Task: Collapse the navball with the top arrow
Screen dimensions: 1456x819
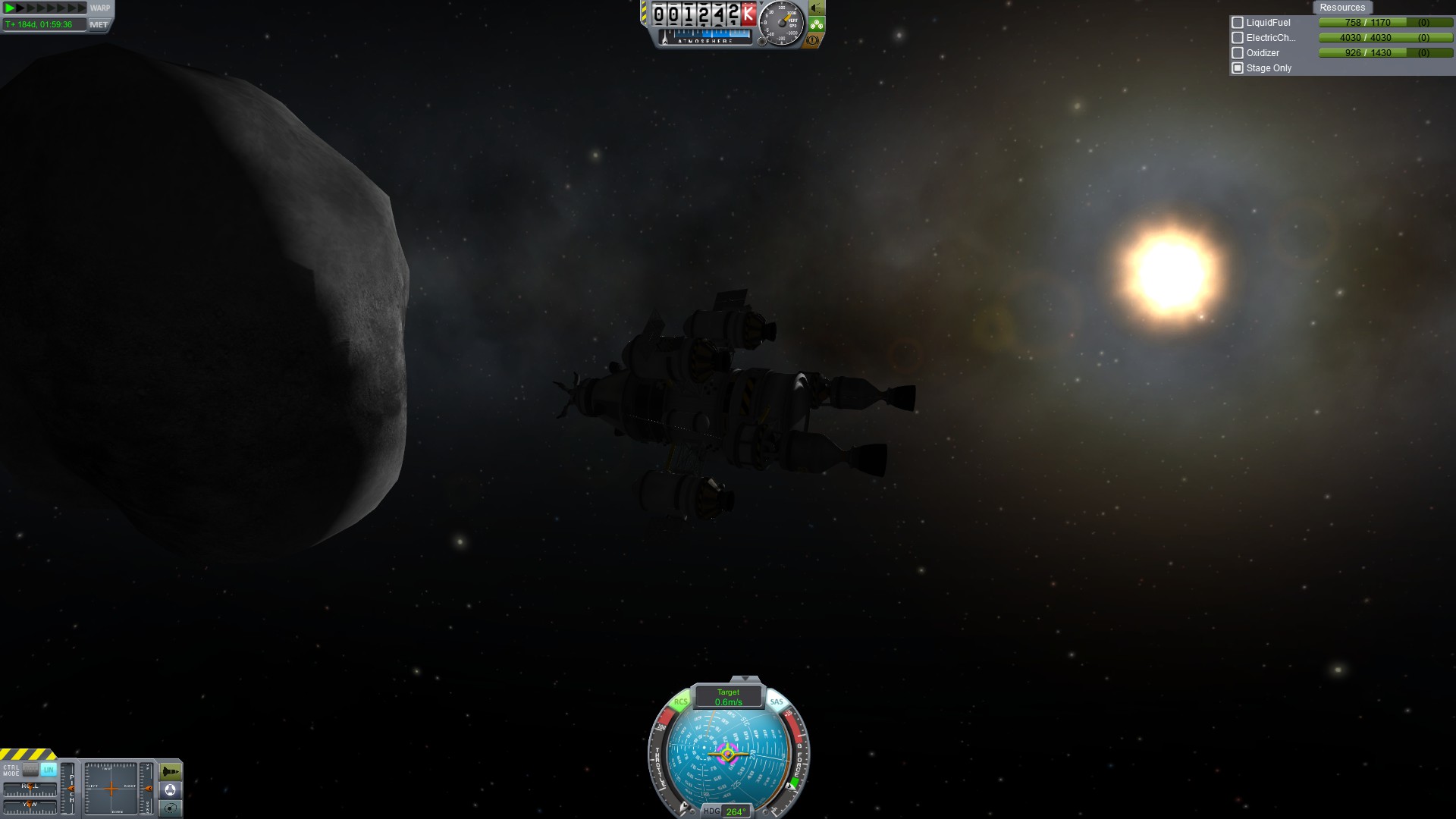Action: click(745, 679)
